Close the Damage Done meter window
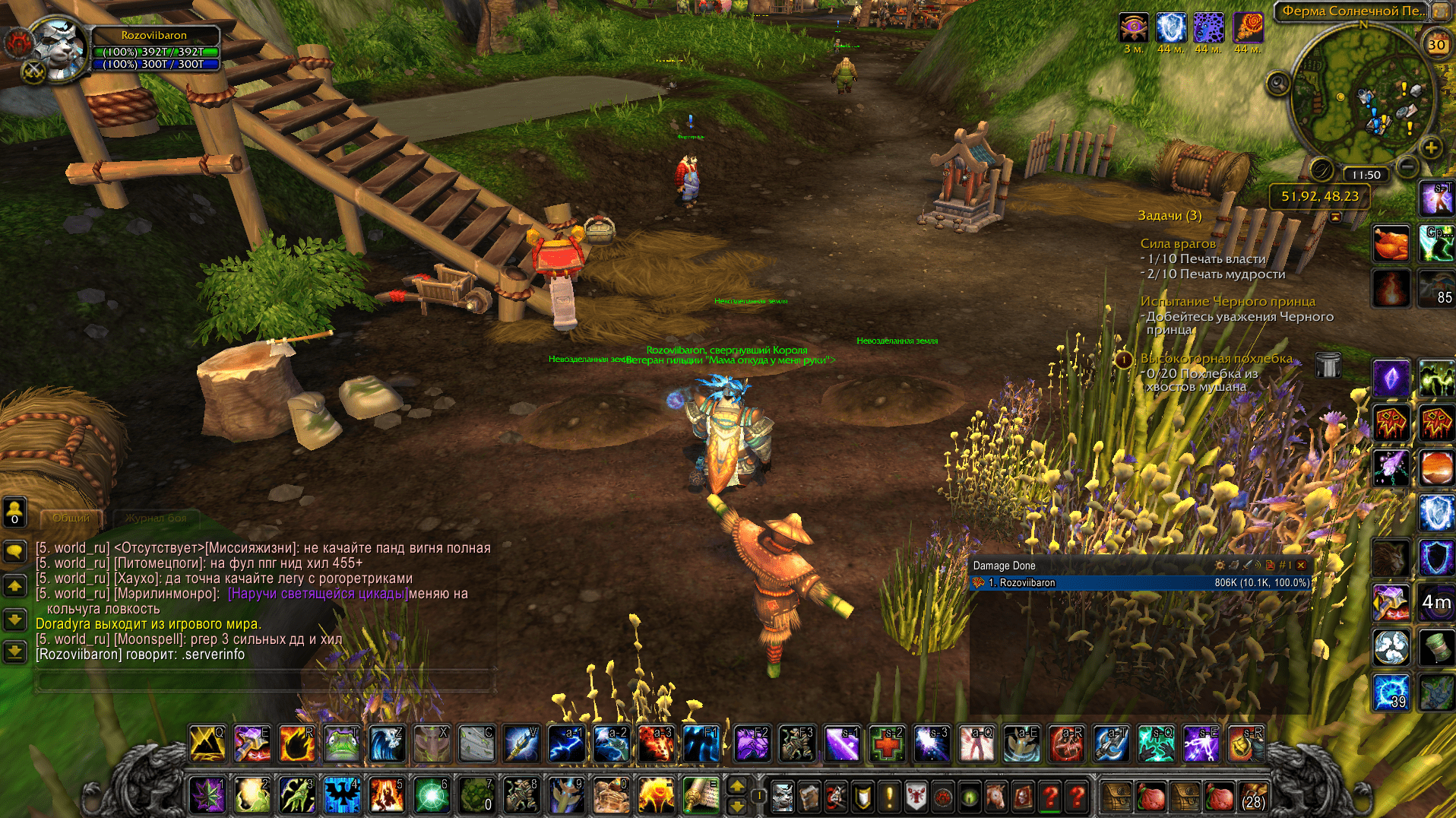This screenshot has width=1456, height=818. click(1301, 566)
